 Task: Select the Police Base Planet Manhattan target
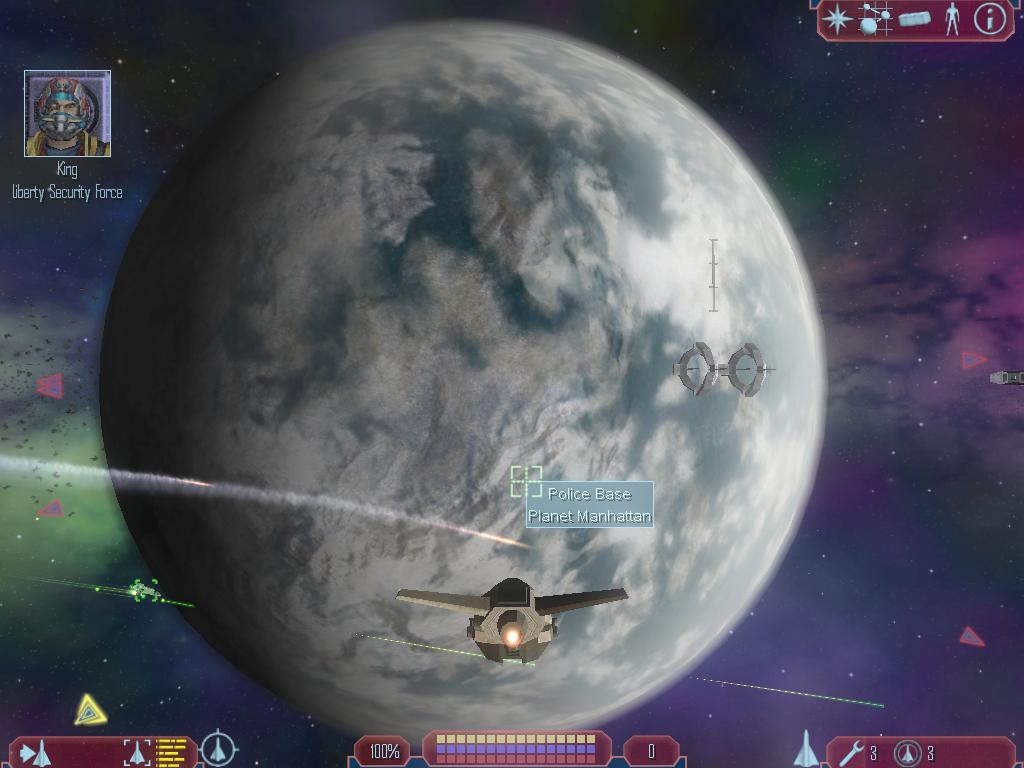pyautogui.click(x=526, y=481)
